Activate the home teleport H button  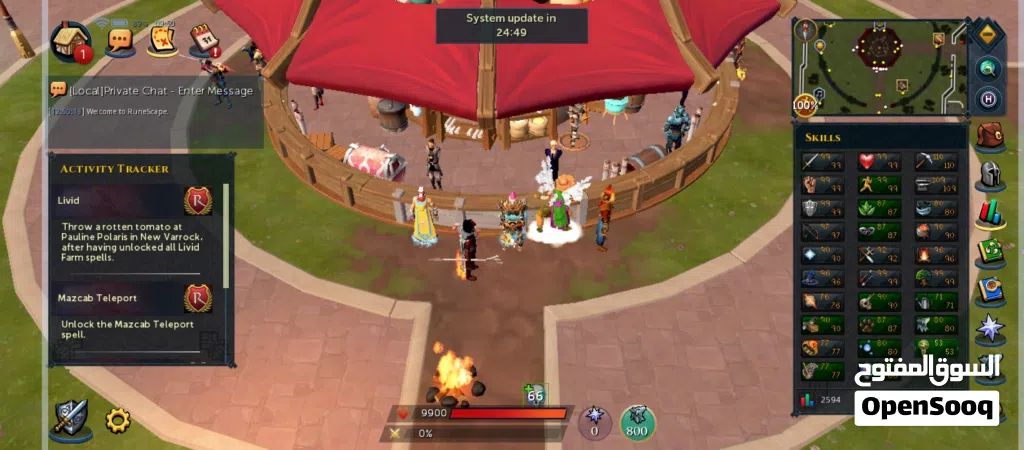pos(988,99)
